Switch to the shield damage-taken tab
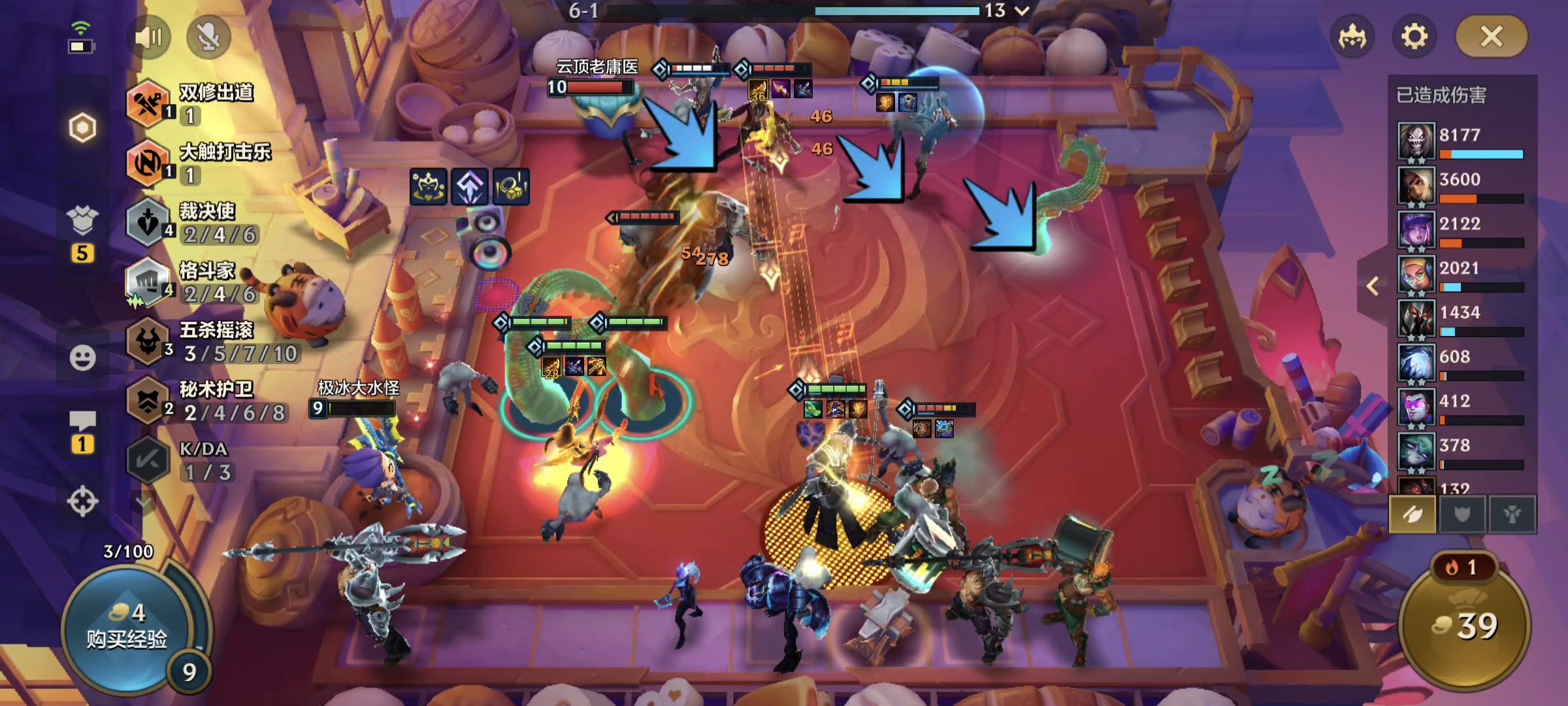 [1462, 514]
